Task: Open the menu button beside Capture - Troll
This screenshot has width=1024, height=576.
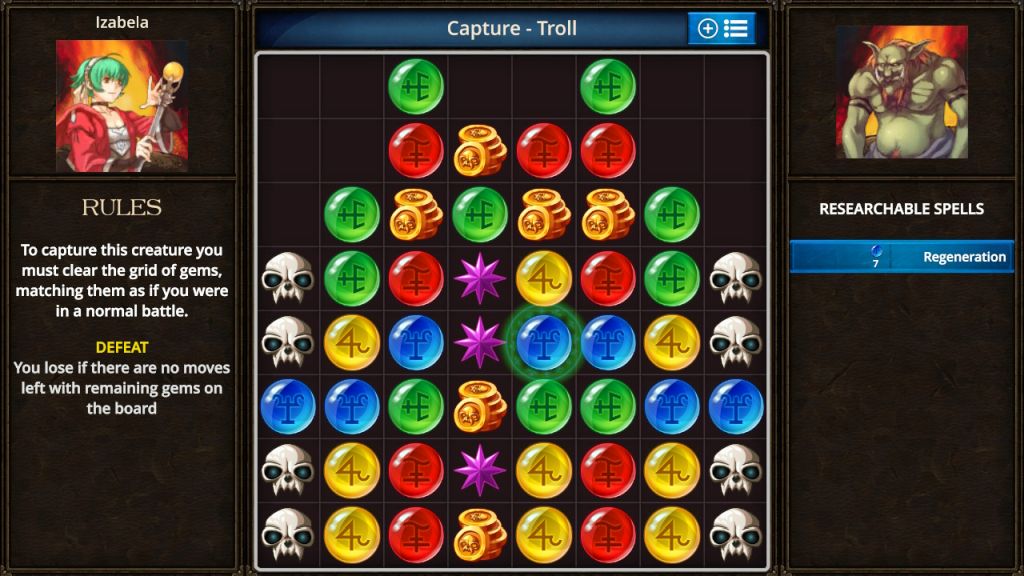Action: tap(721, 28)
